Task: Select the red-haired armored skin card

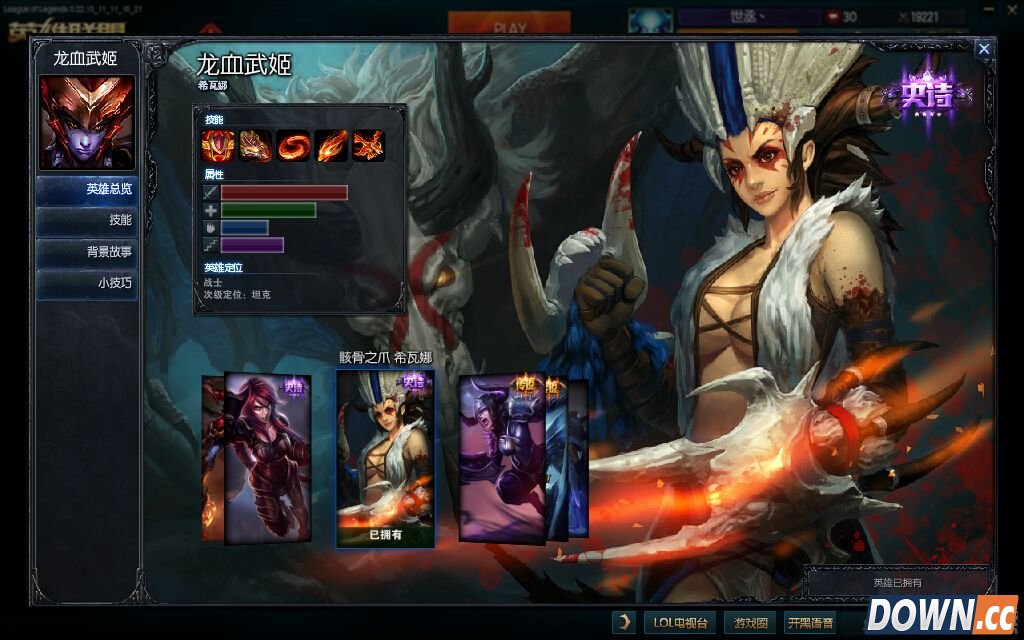Action: coord(266,457)
